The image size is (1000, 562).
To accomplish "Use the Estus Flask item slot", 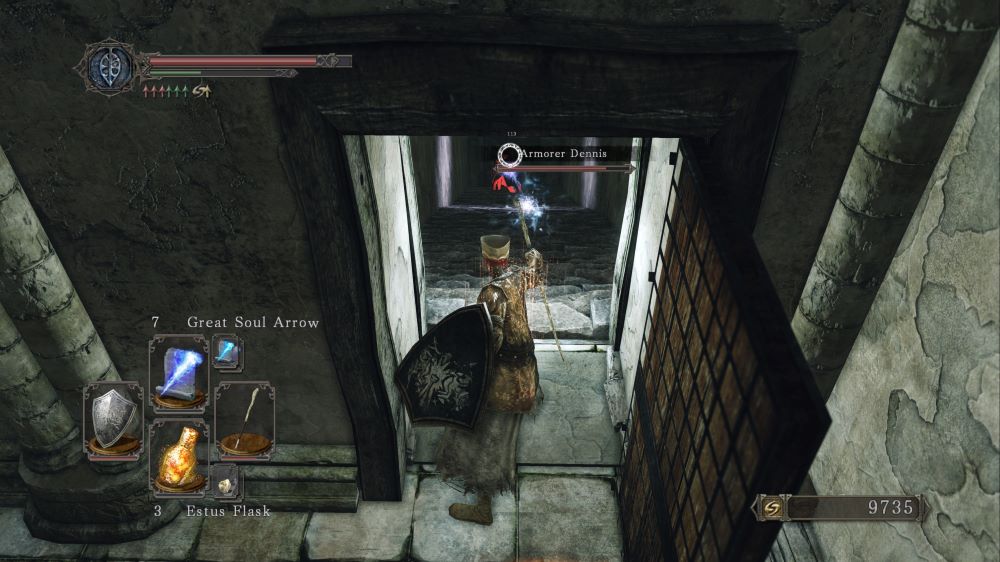I will 178,456.
